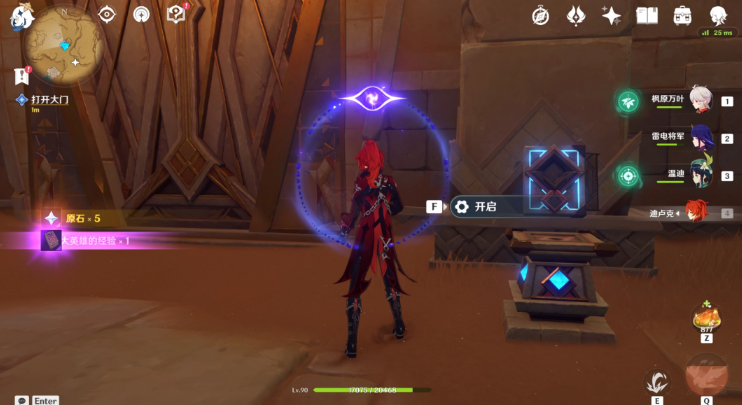Open the adventurer handbook book icon
Screen dimensions: 742x405
(x=647, y=15)
